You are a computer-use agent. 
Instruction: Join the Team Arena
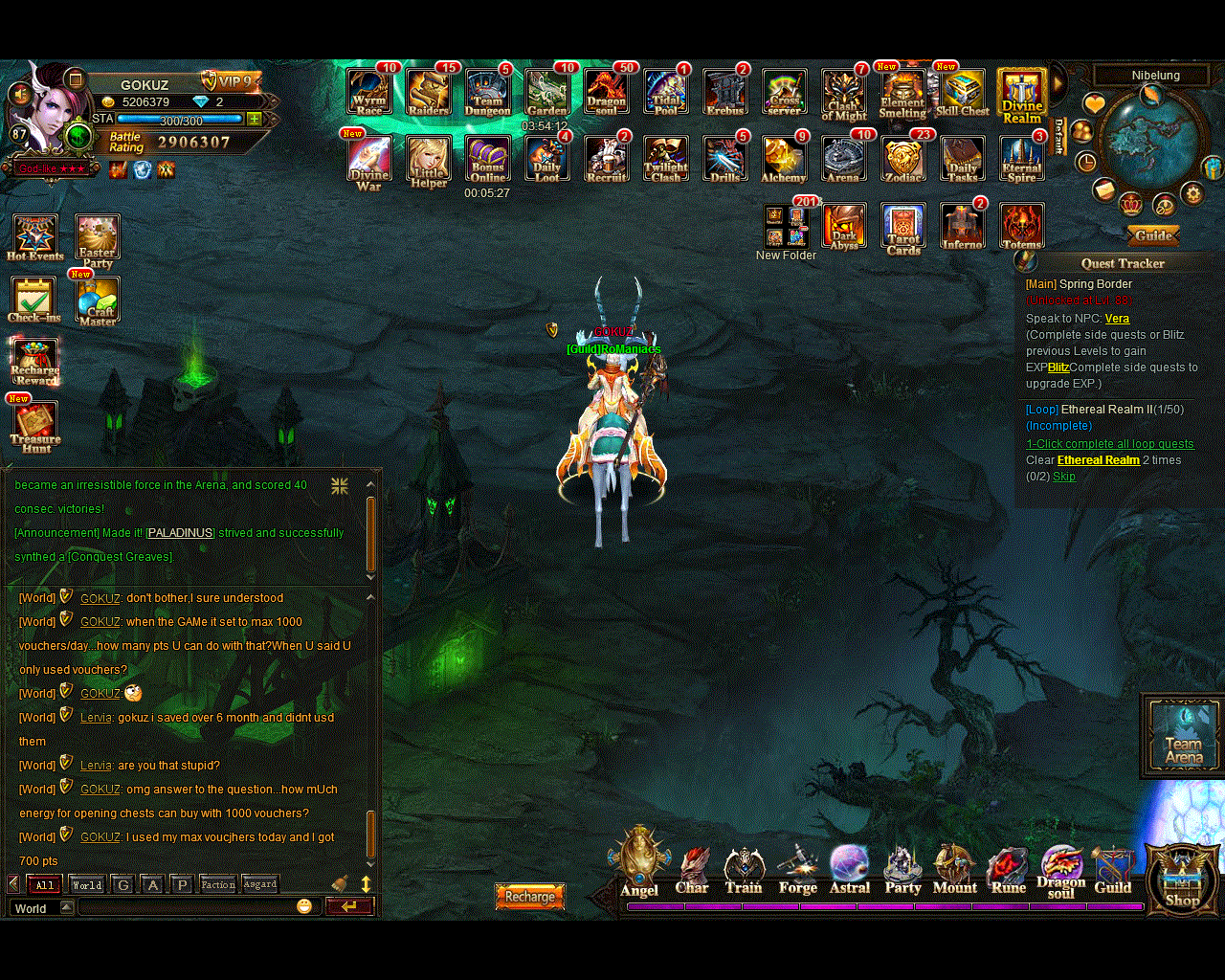coord(1184,734)
